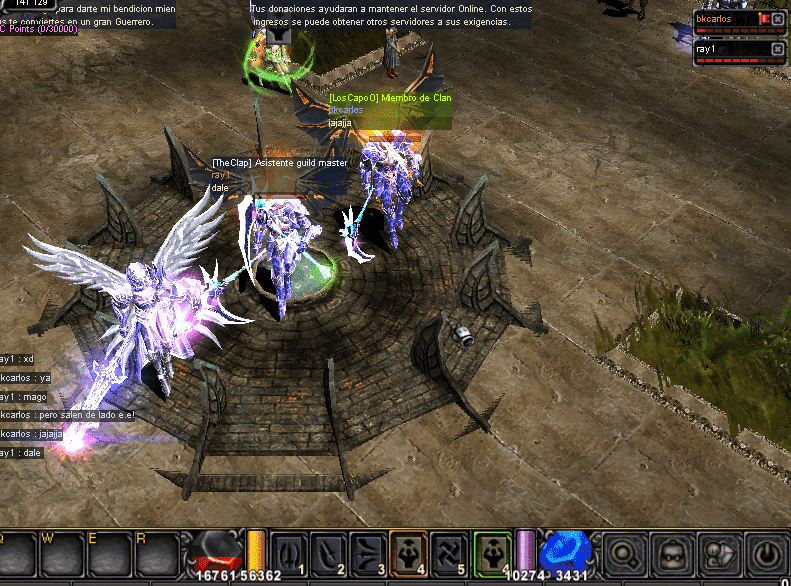Viewport: 791px width, 586px height.
Task: Open the character helmet menu button
Action: coord(670,553)
